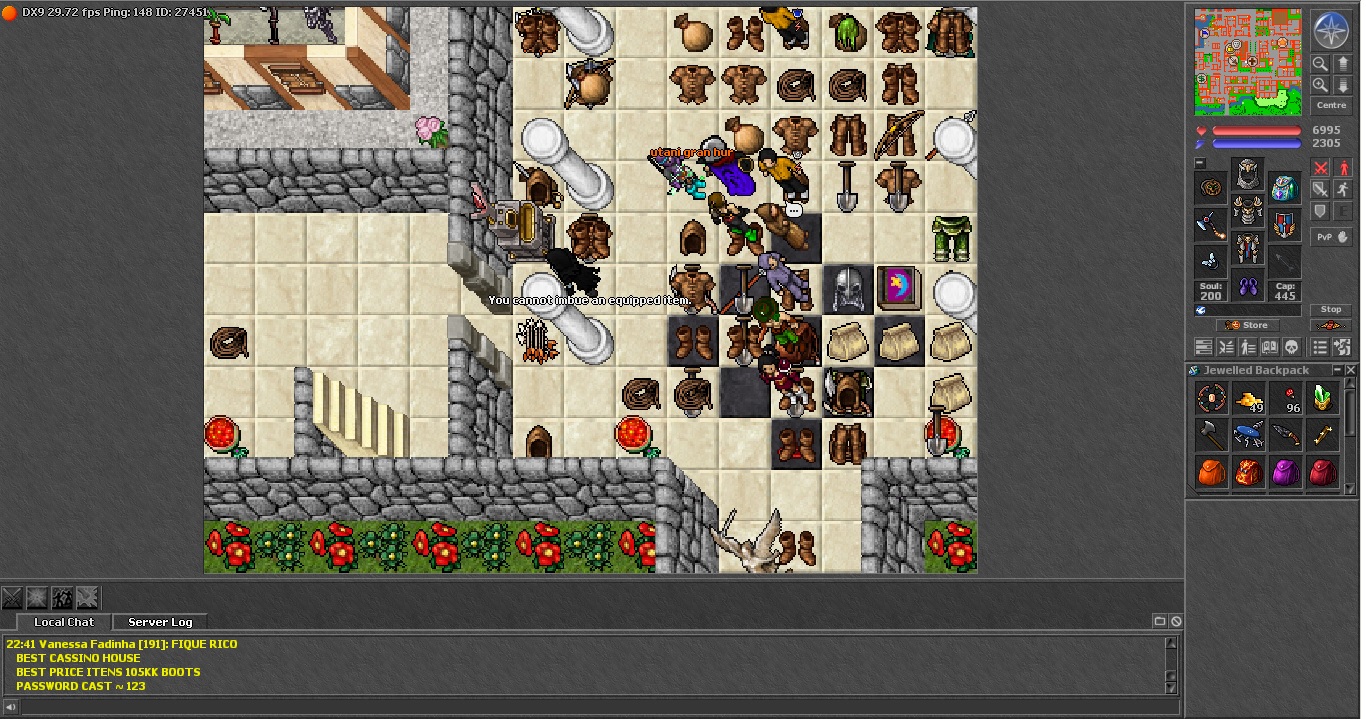Open the Store
This screenshot has width=1366, height=719.
pyautogui.click(x=1247, y=325)
